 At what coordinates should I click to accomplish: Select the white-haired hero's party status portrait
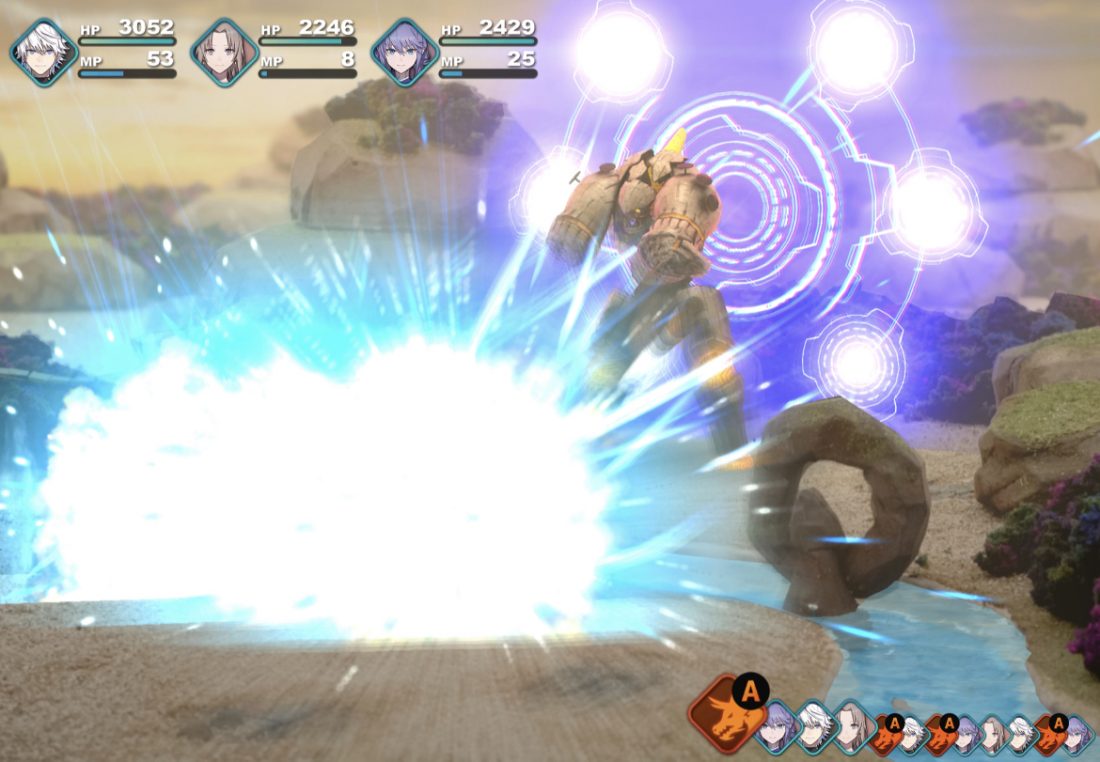pos(44,52)
